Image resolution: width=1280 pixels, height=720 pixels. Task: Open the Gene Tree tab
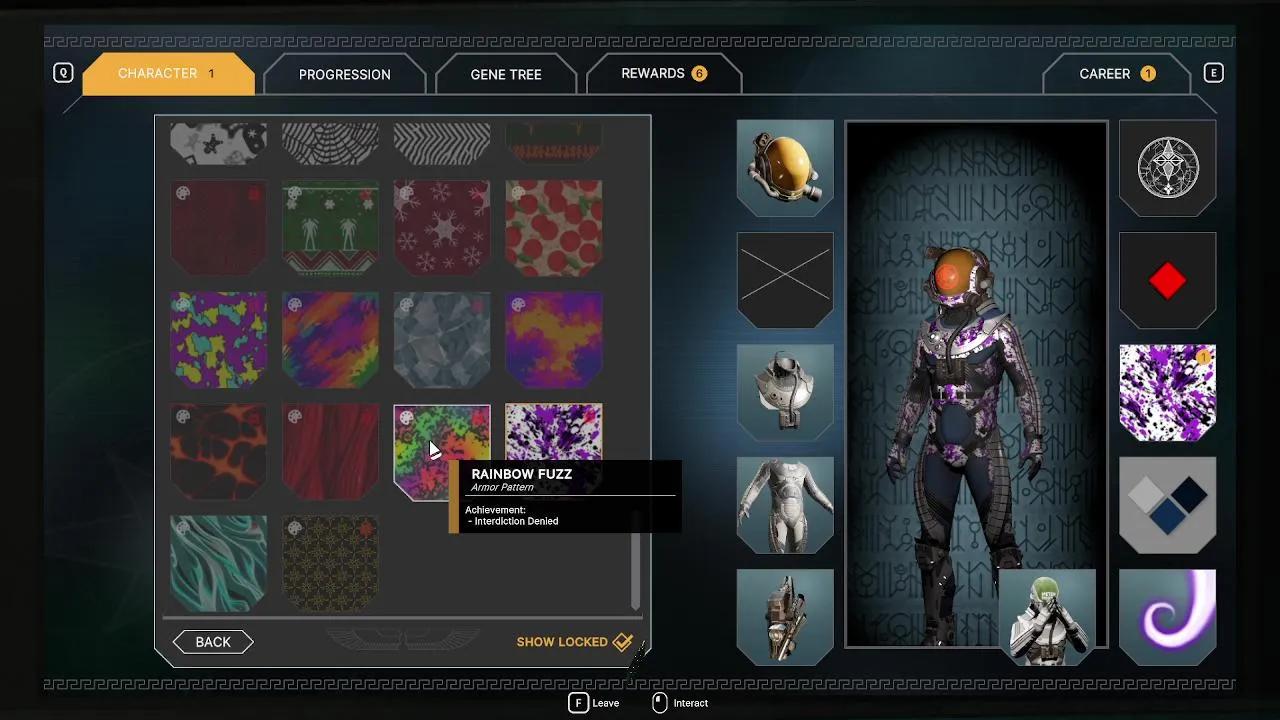[x=505, y=75]
